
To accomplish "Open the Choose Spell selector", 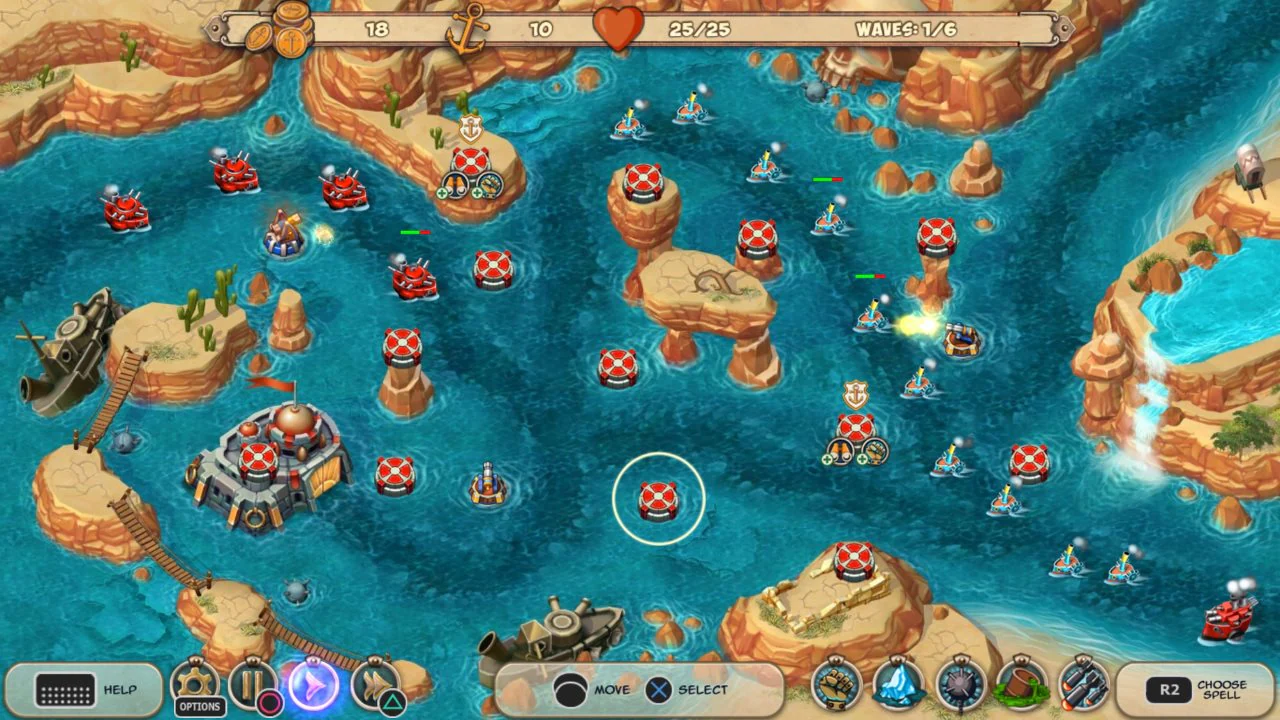I will 1200,691.
